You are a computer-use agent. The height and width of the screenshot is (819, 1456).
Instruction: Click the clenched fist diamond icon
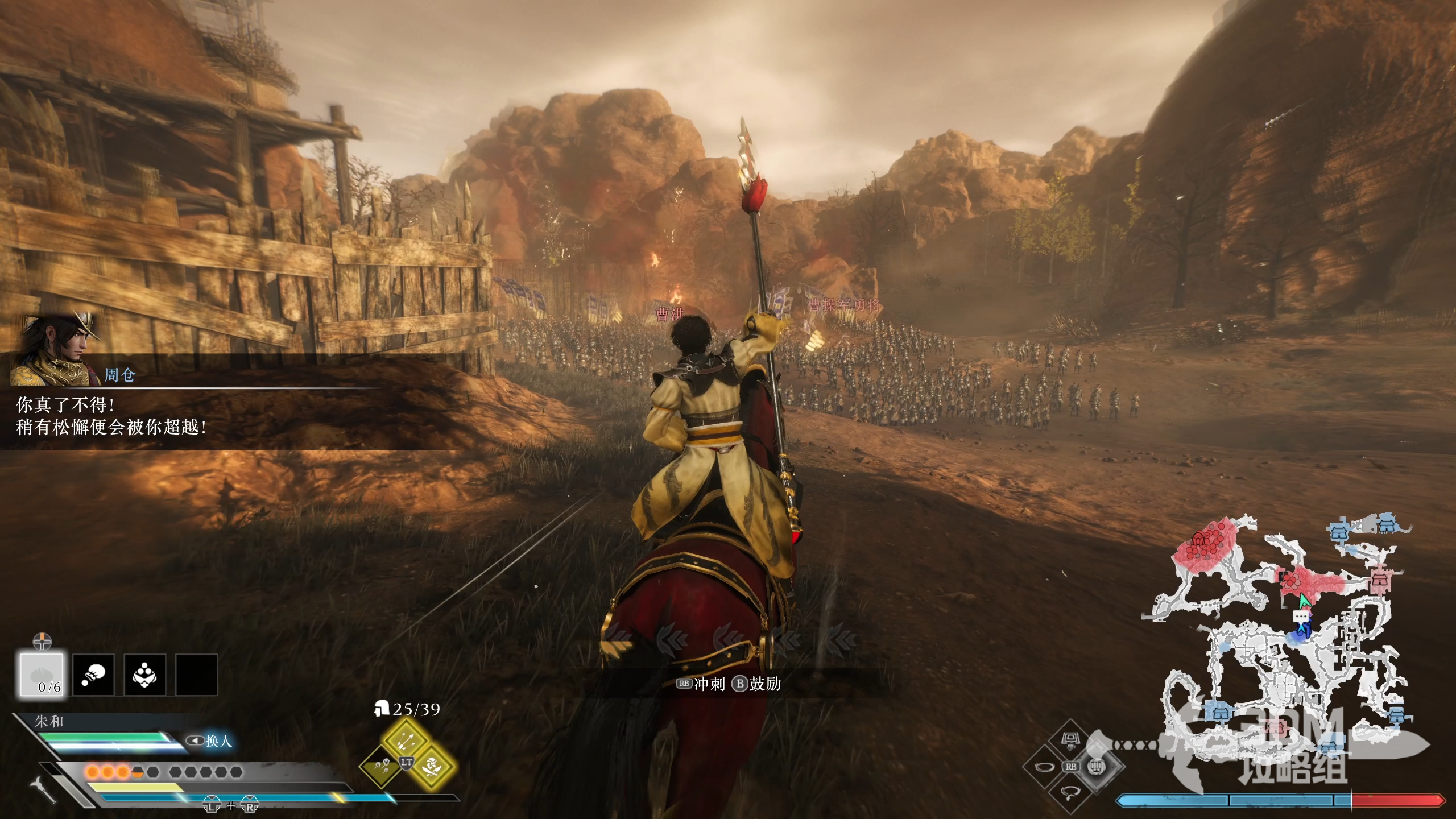[1096, 766]
